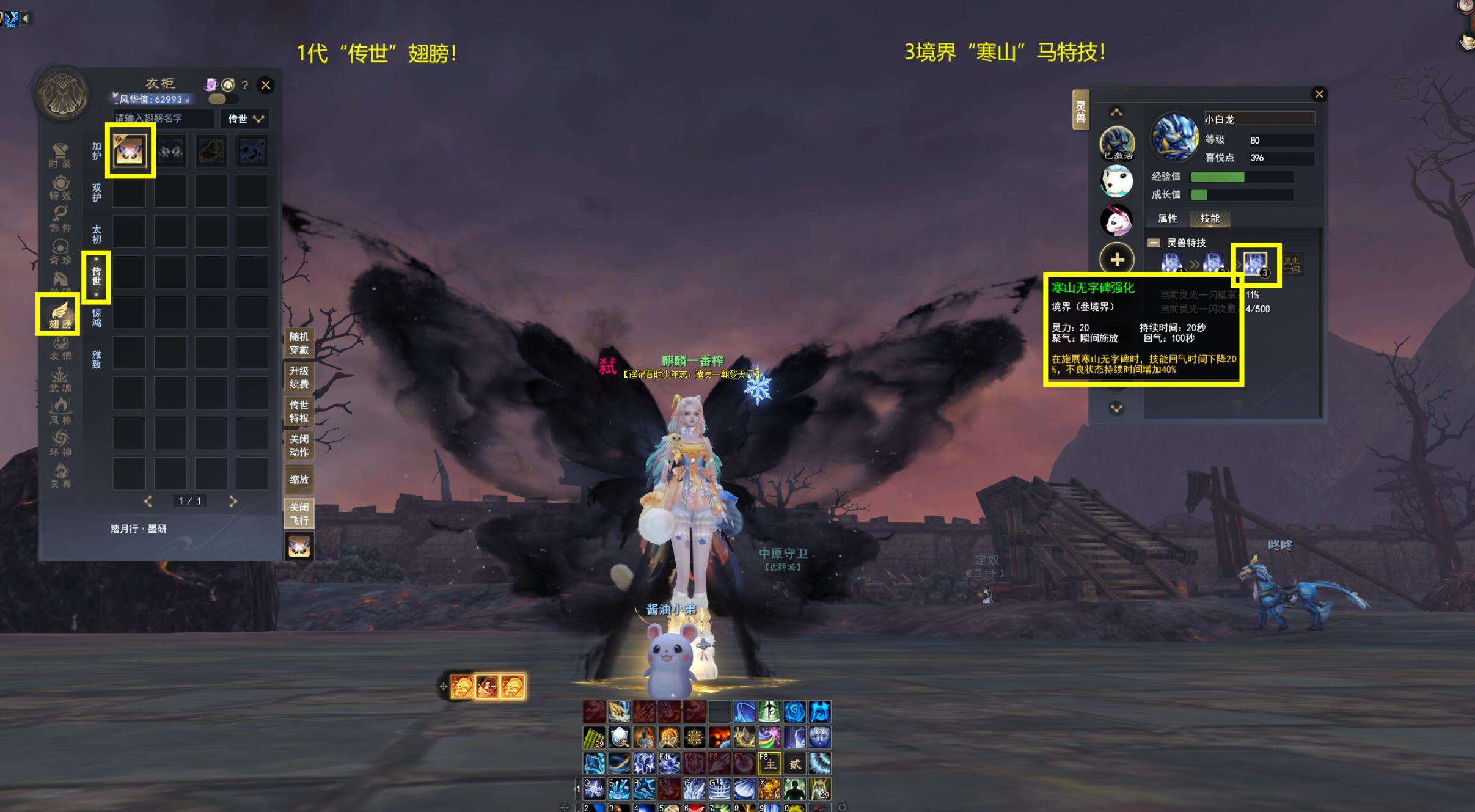Select the highlighted butterfly wing slot
The height and width of the screenshot is (812, 1475).
tap(130, 150)
